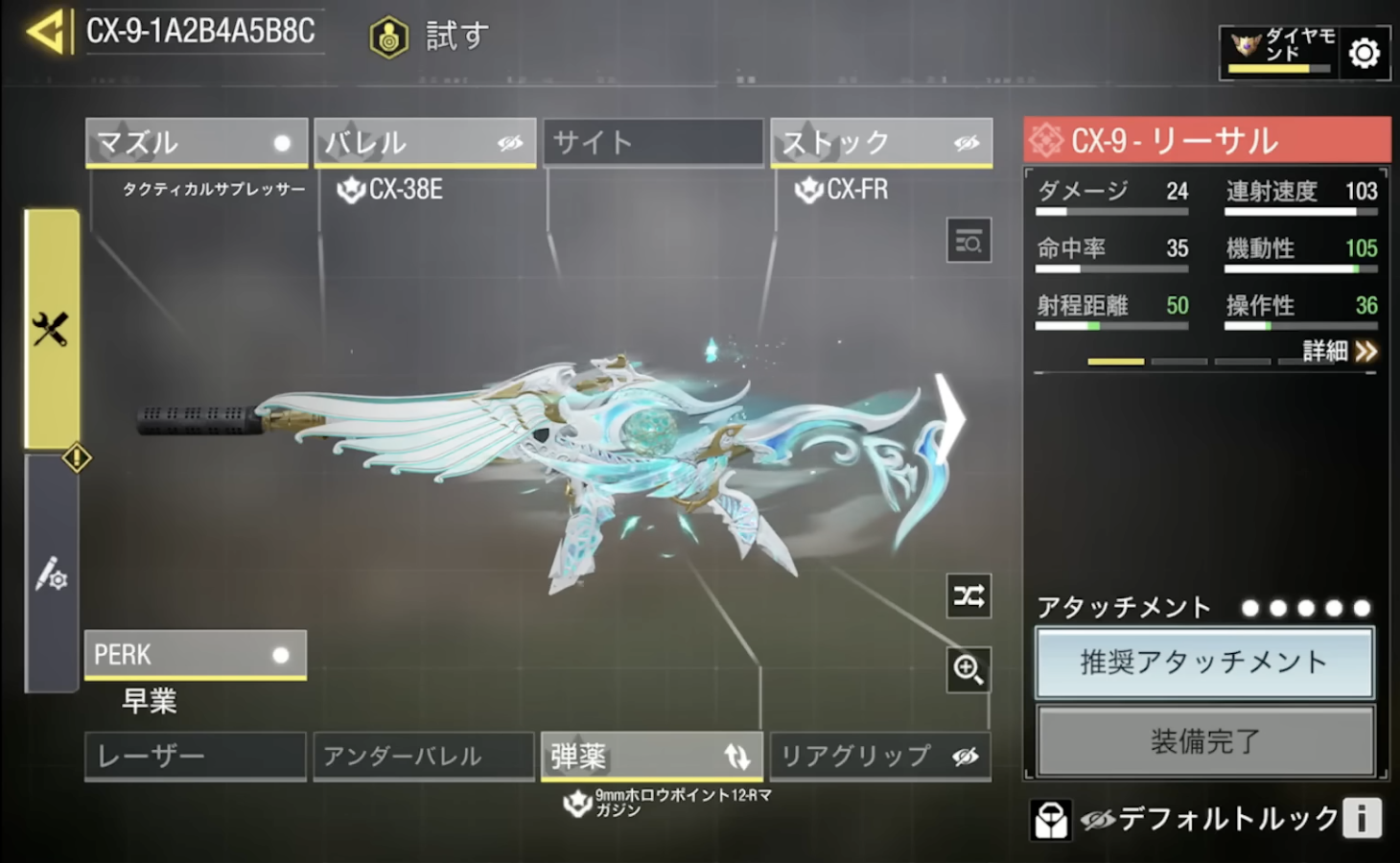Toggle デフォルトルック default look
Image resolution: width=1400 pixels, height=863 pixels.
[1208, 819]
